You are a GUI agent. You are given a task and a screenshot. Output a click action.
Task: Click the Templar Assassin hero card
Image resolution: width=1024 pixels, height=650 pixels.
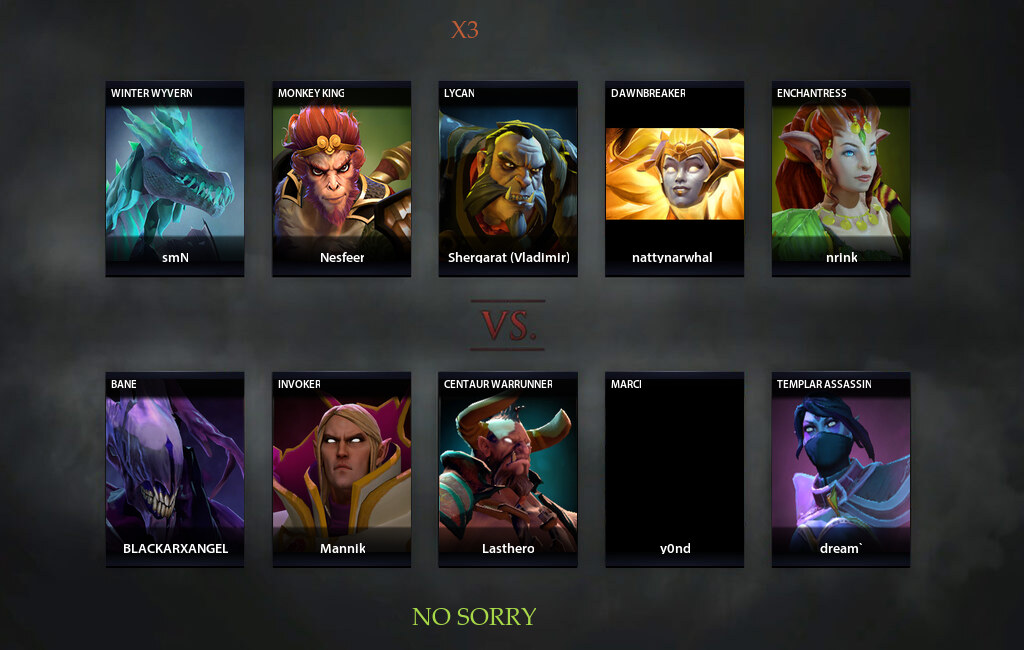point(841,470)
